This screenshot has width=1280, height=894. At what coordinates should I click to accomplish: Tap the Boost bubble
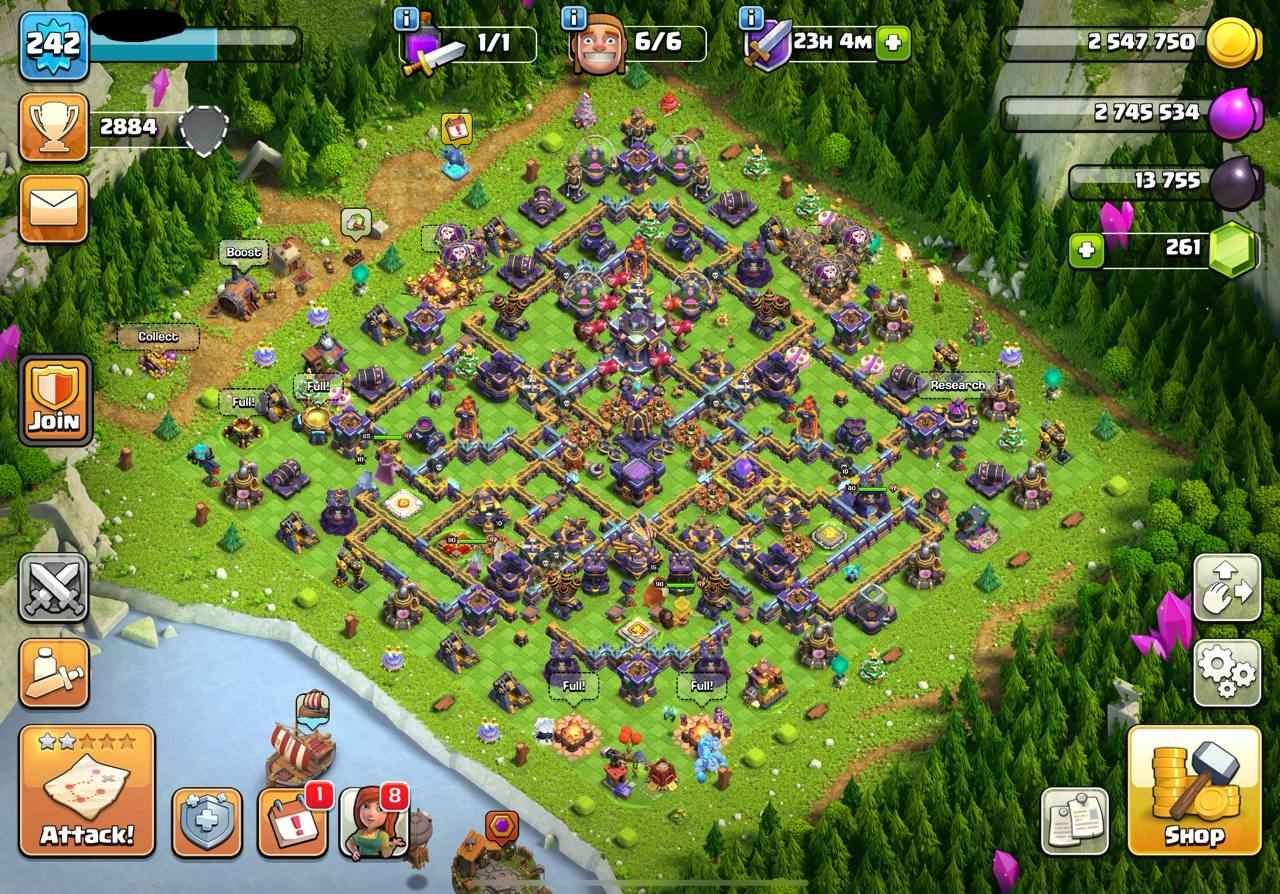(243, 253)
